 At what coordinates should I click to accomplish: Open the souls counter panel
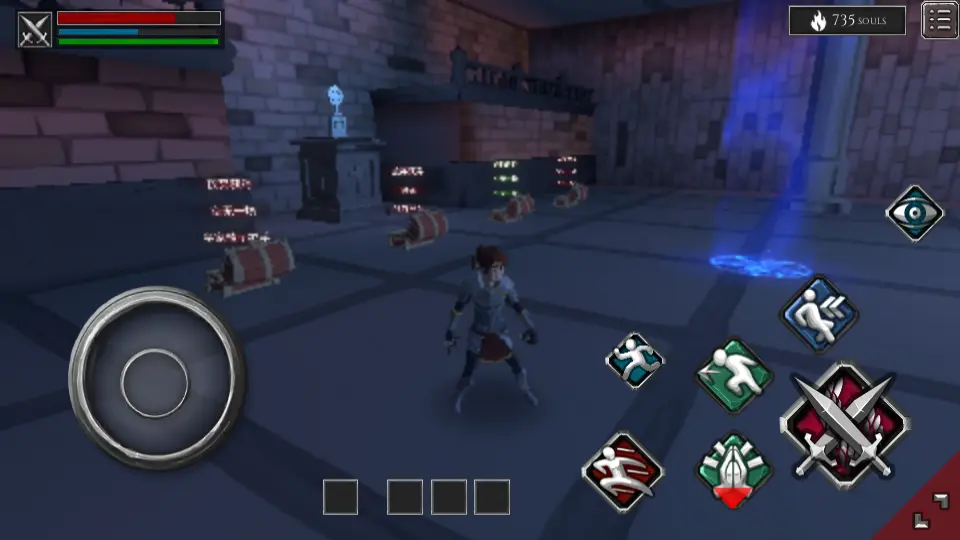click(x=847, y=20)
